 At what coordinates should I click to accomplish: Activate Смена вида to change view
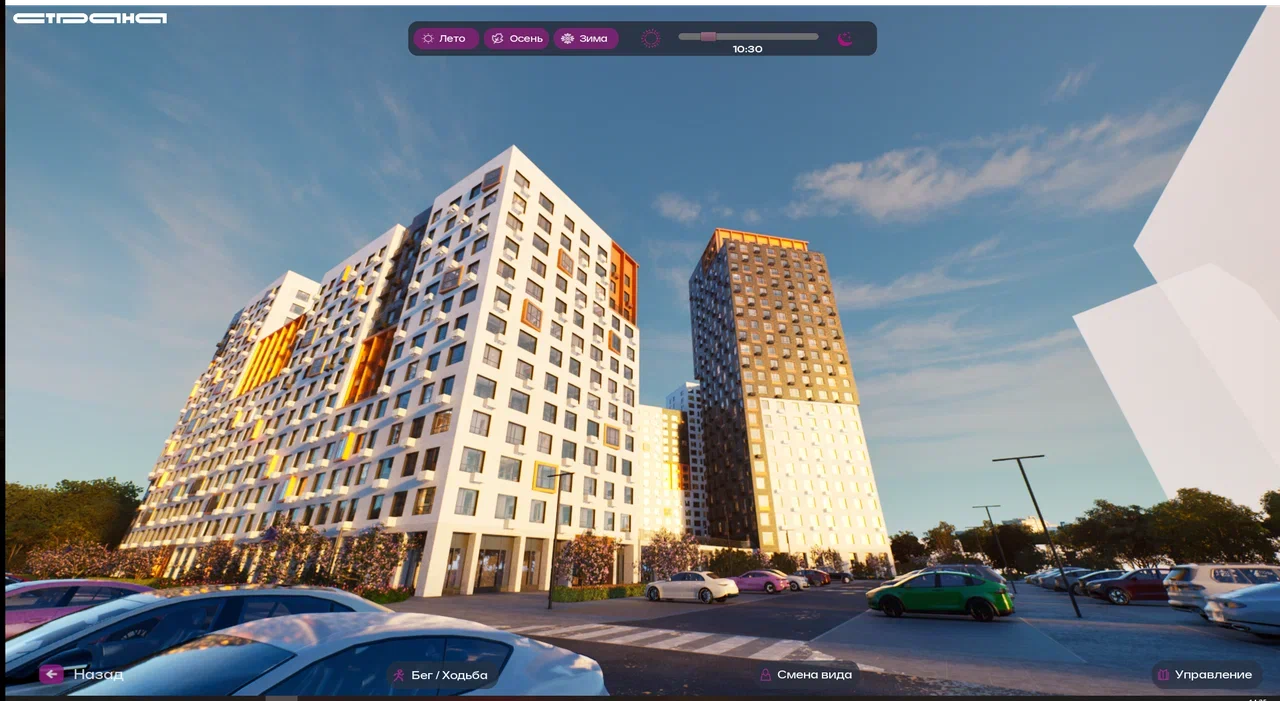tap(806, 675)
